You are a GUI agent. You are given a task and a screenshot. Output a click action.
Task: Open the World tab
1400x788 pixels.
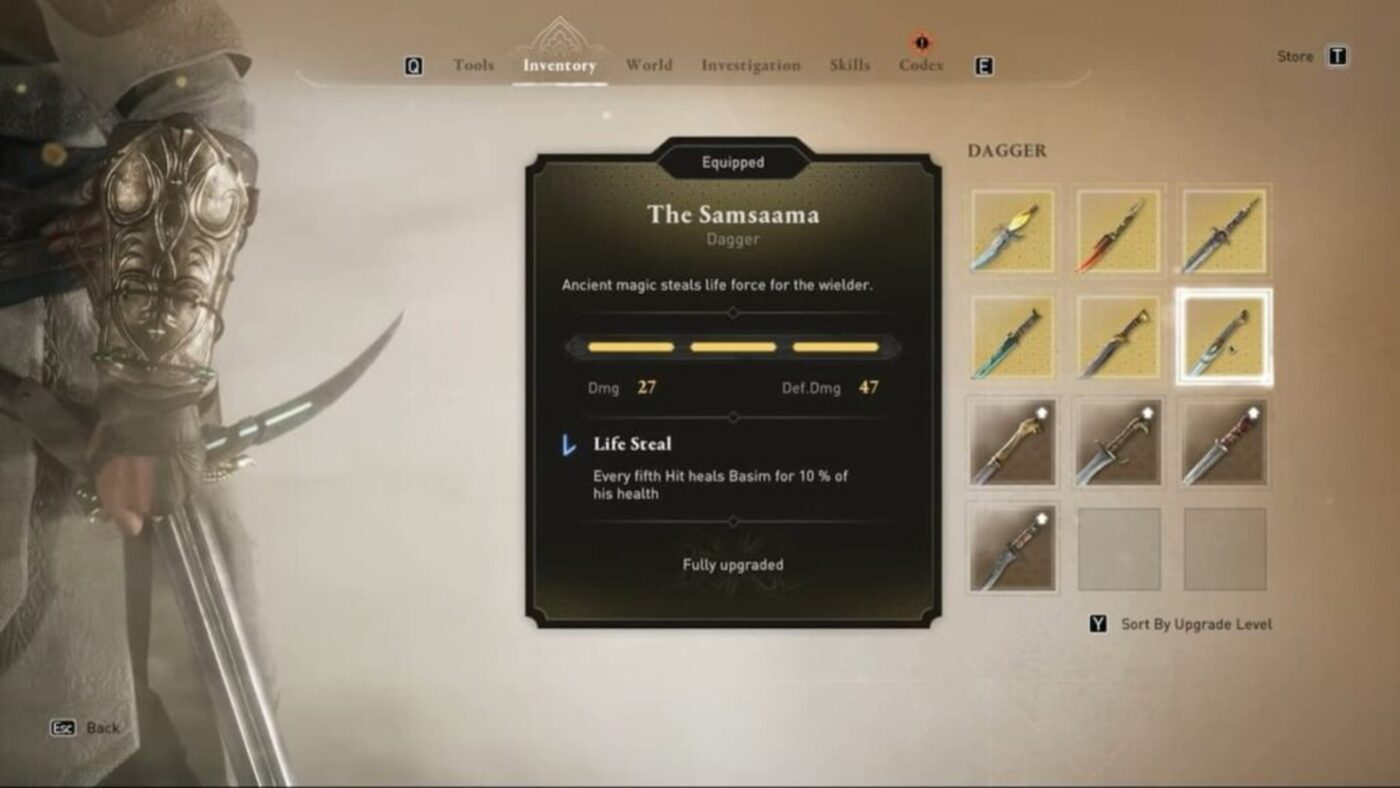[x=649, y=63]
